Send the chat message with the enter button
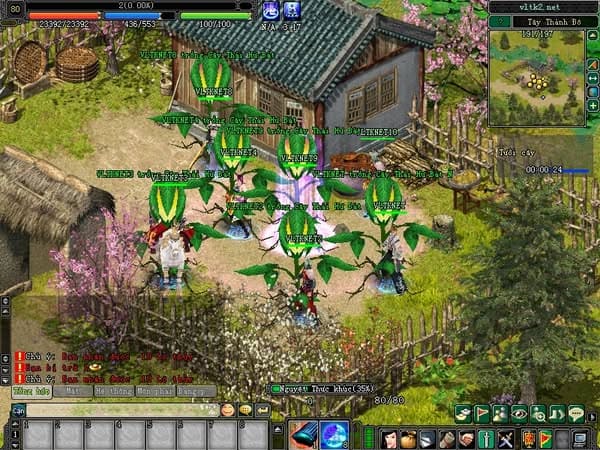 (262, 409)
